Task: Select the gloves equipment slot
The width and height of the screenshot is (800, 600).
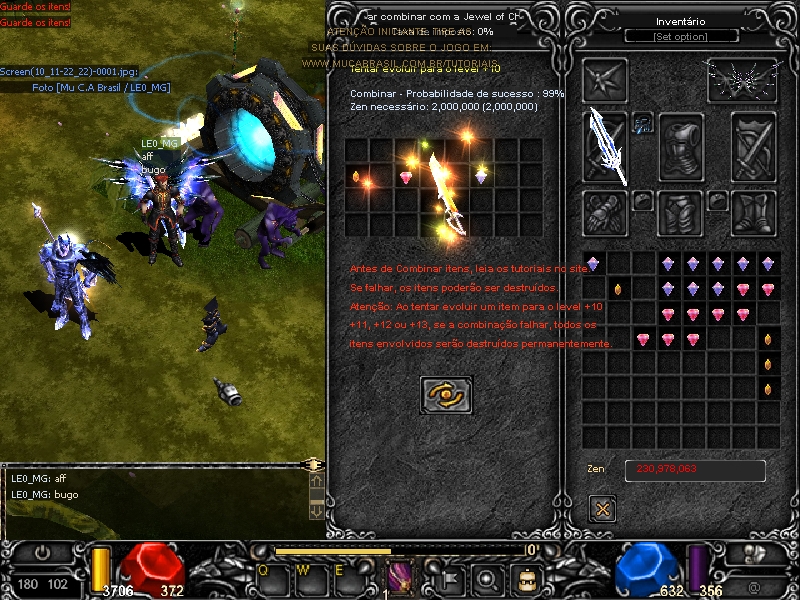Action: click(x=605, y=211)
